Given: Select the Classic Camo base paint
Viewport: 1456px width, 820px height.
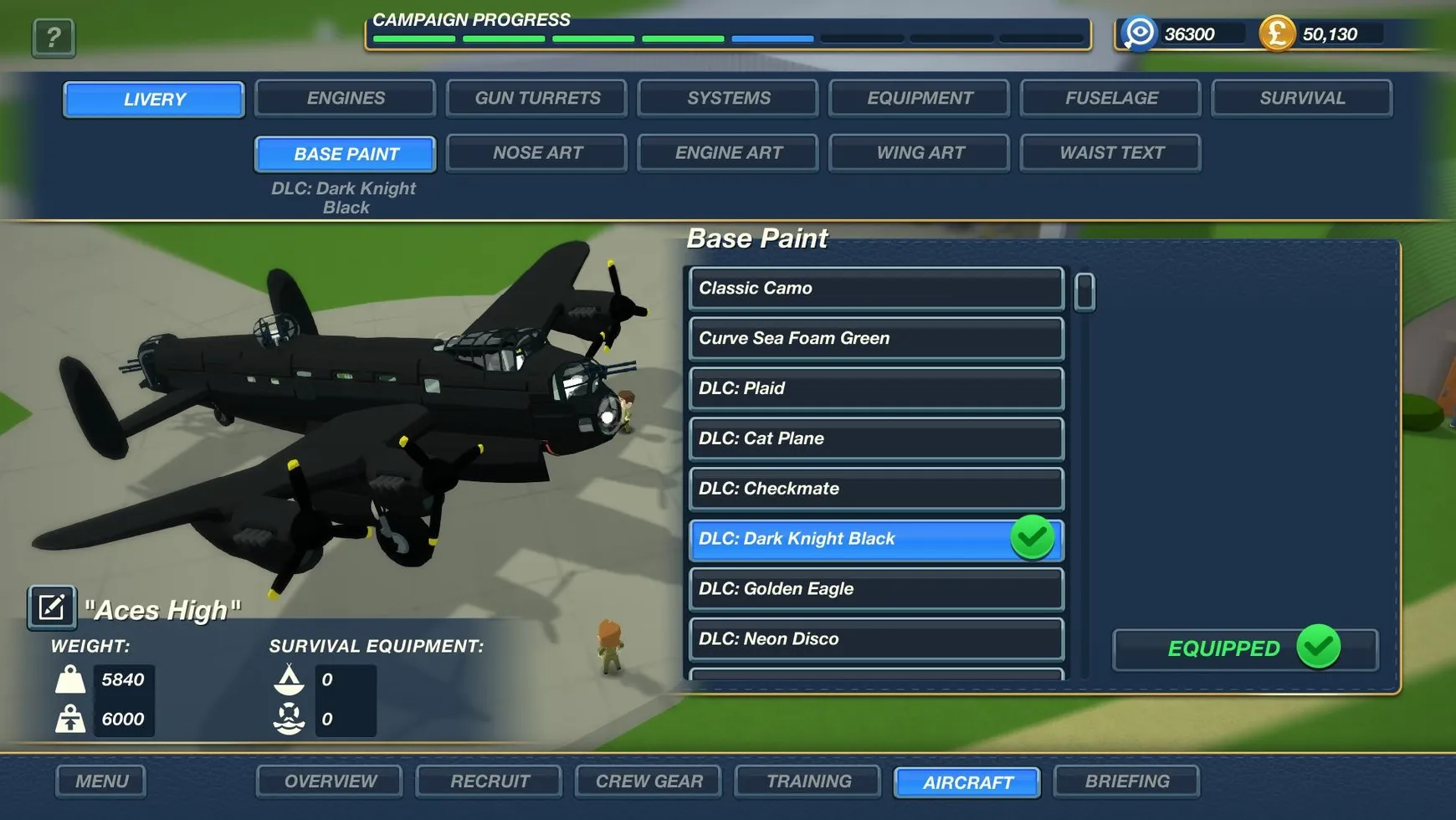Looking at the screenshot, I should point(875,289).
